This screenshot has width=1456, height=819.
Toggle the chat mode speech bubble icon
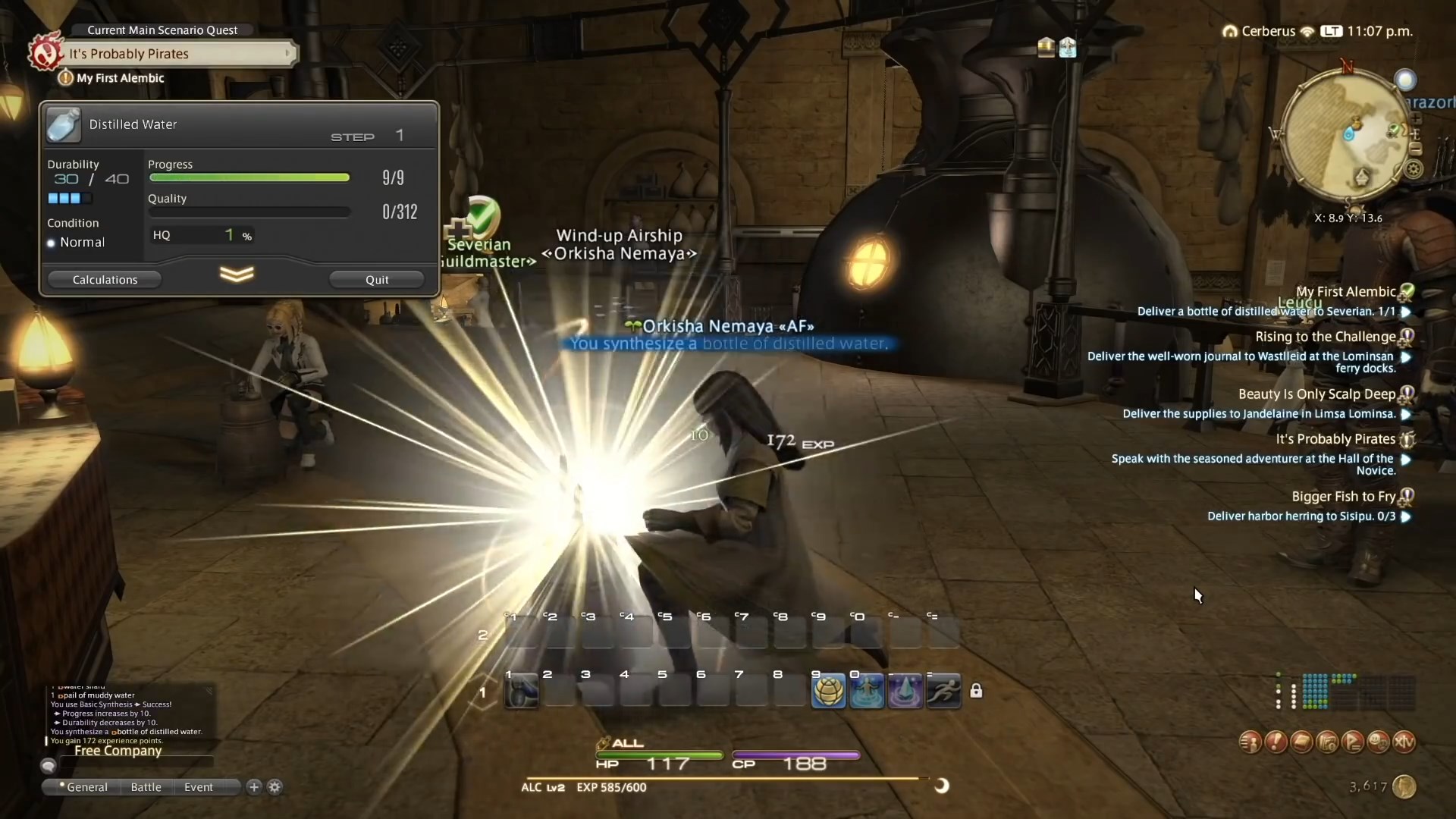tap(49, 766)
